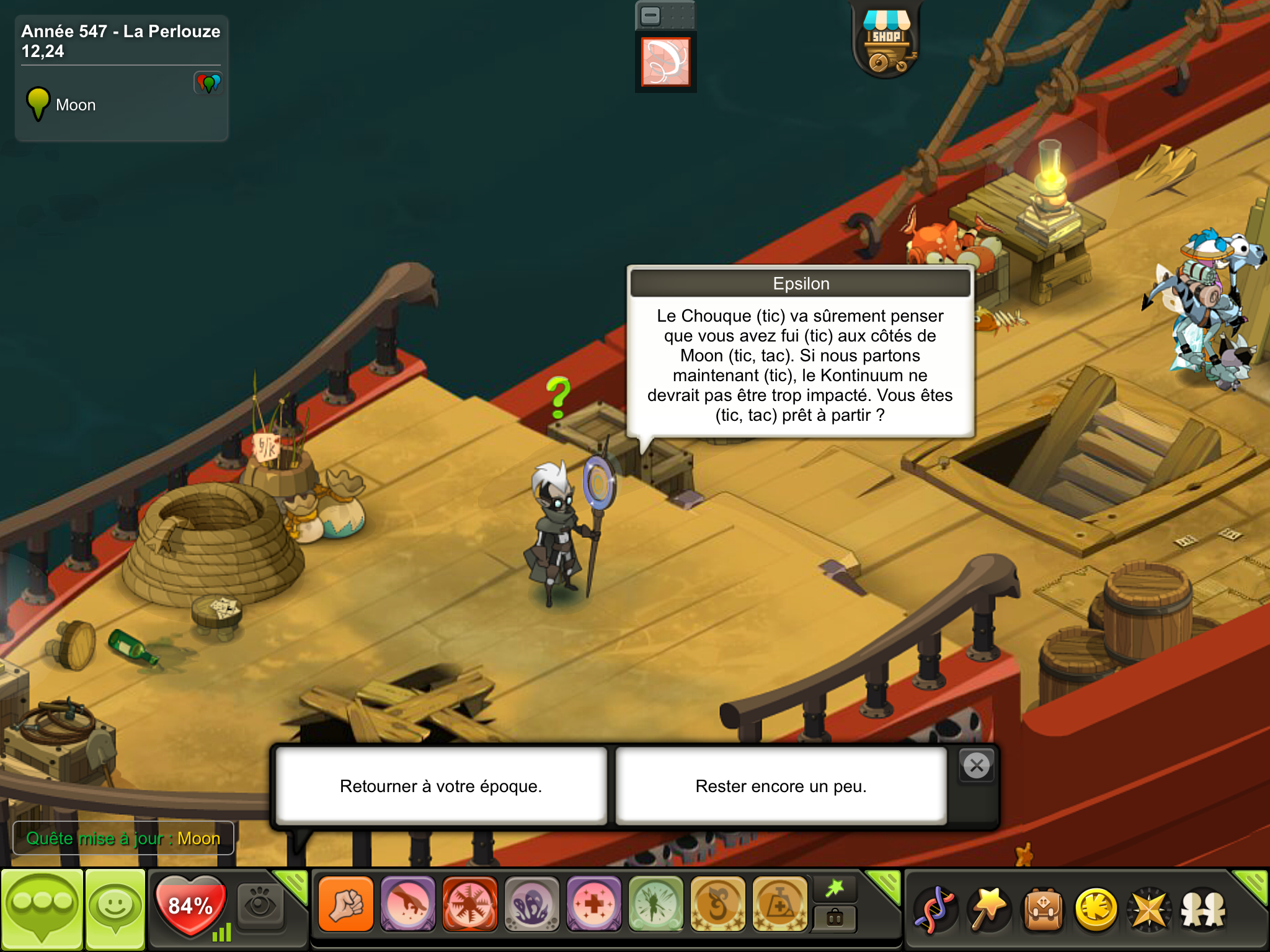Select "Rester encore un peu." reply
Screen dimensions: 1270x952
(x=781, y=786)
